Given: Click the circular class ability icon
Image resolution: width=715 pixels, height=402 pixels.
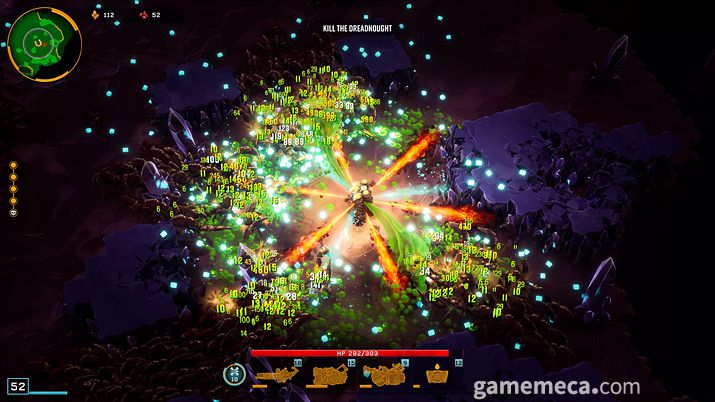Looking at the screenshot, I should pos(234,375).
